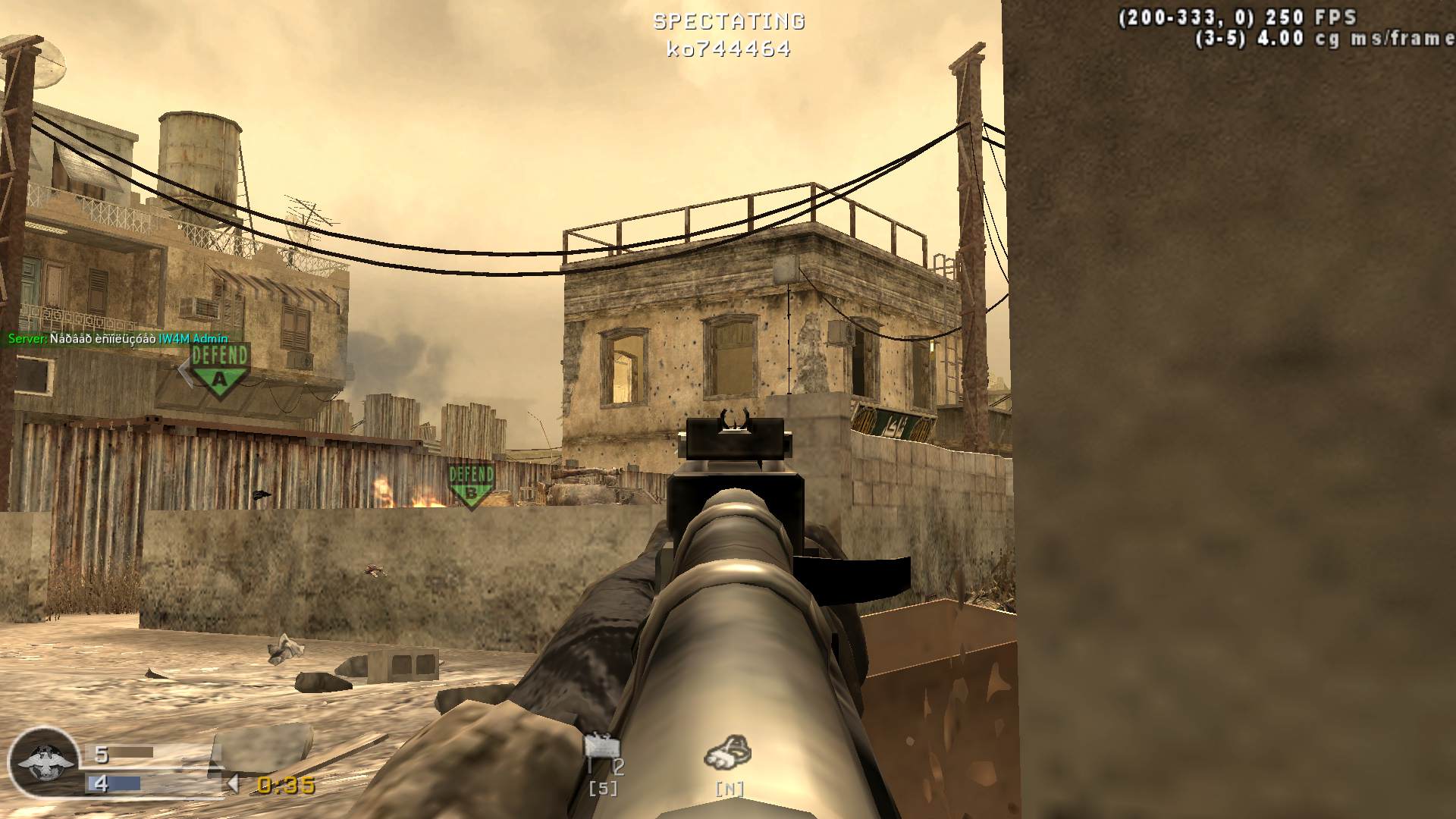Click the server chat message line
The height and width of the screenshot is (819, 1456).
pyautogui.click(x=118, y=339)
